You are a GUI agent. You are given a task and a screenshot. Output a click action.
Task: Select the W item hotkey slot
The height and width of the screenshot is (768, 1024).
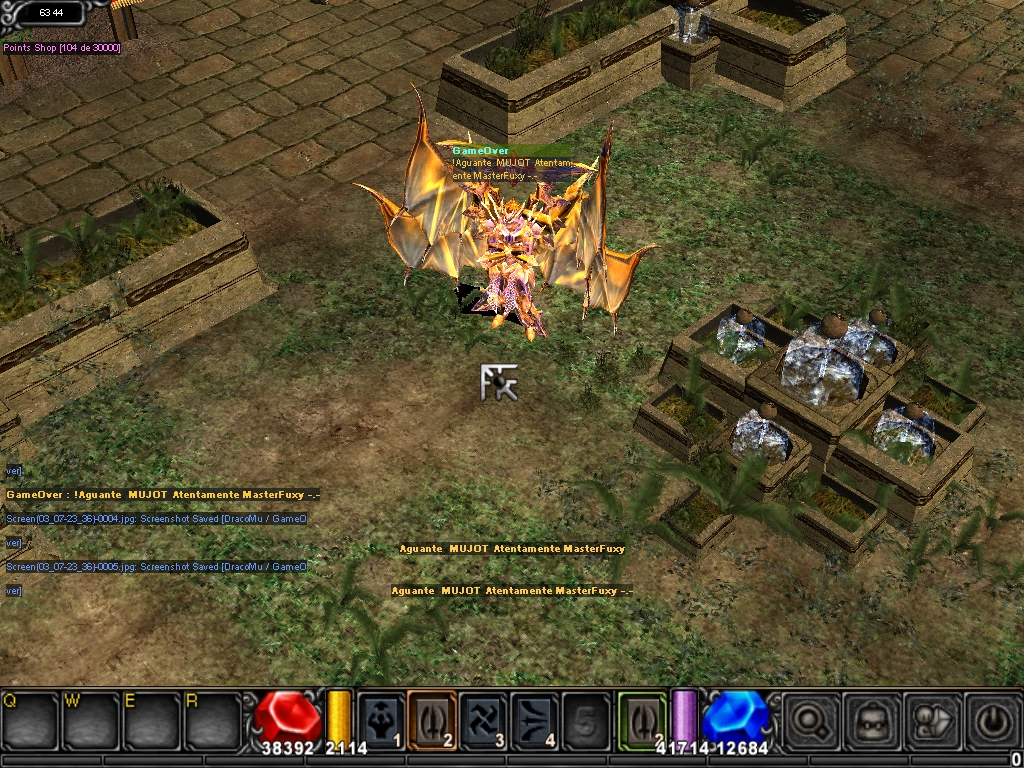point(91,720)
